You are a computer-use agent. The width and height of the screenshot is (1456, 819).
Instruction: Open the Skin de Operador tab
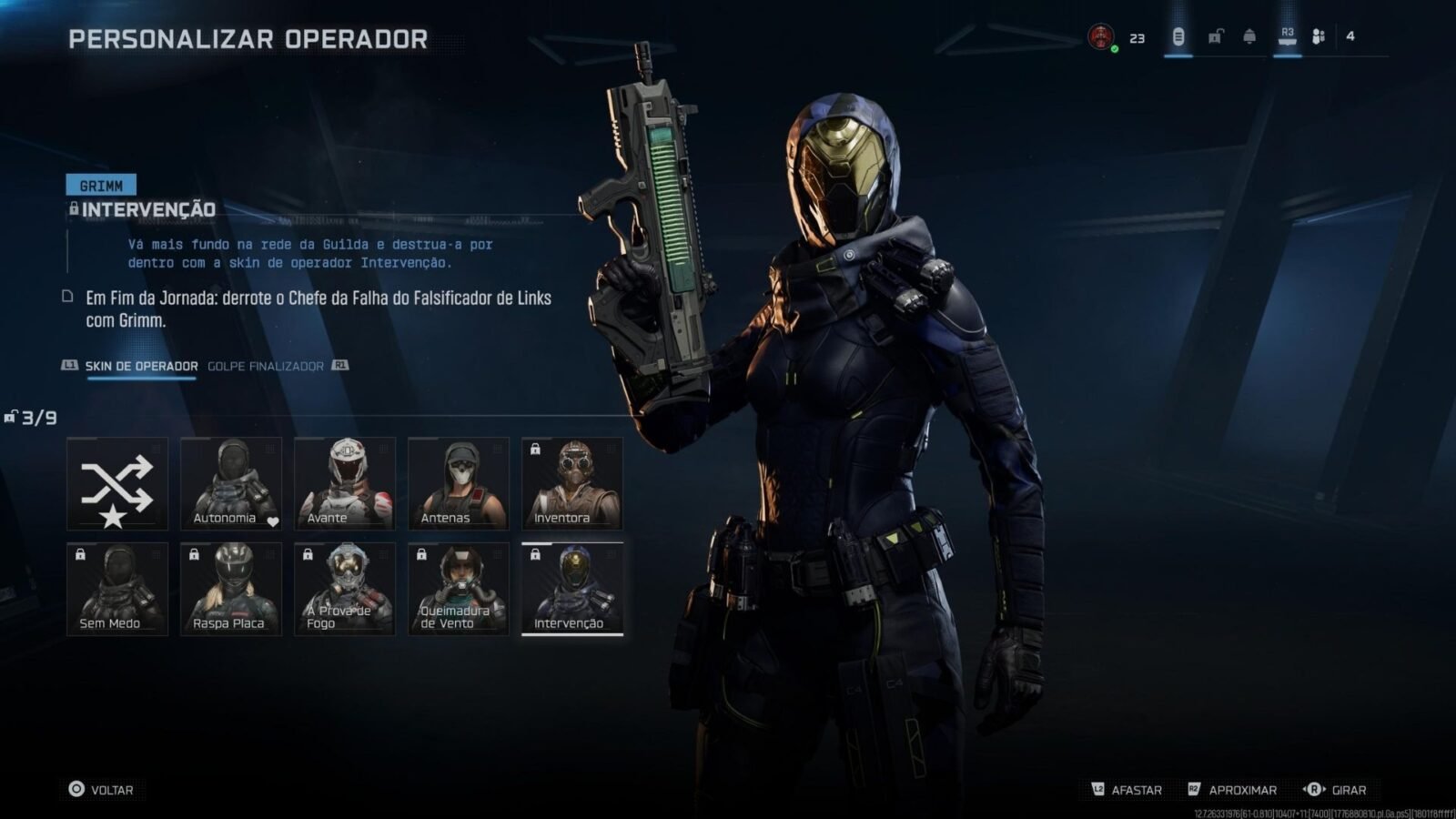[141, 366]
